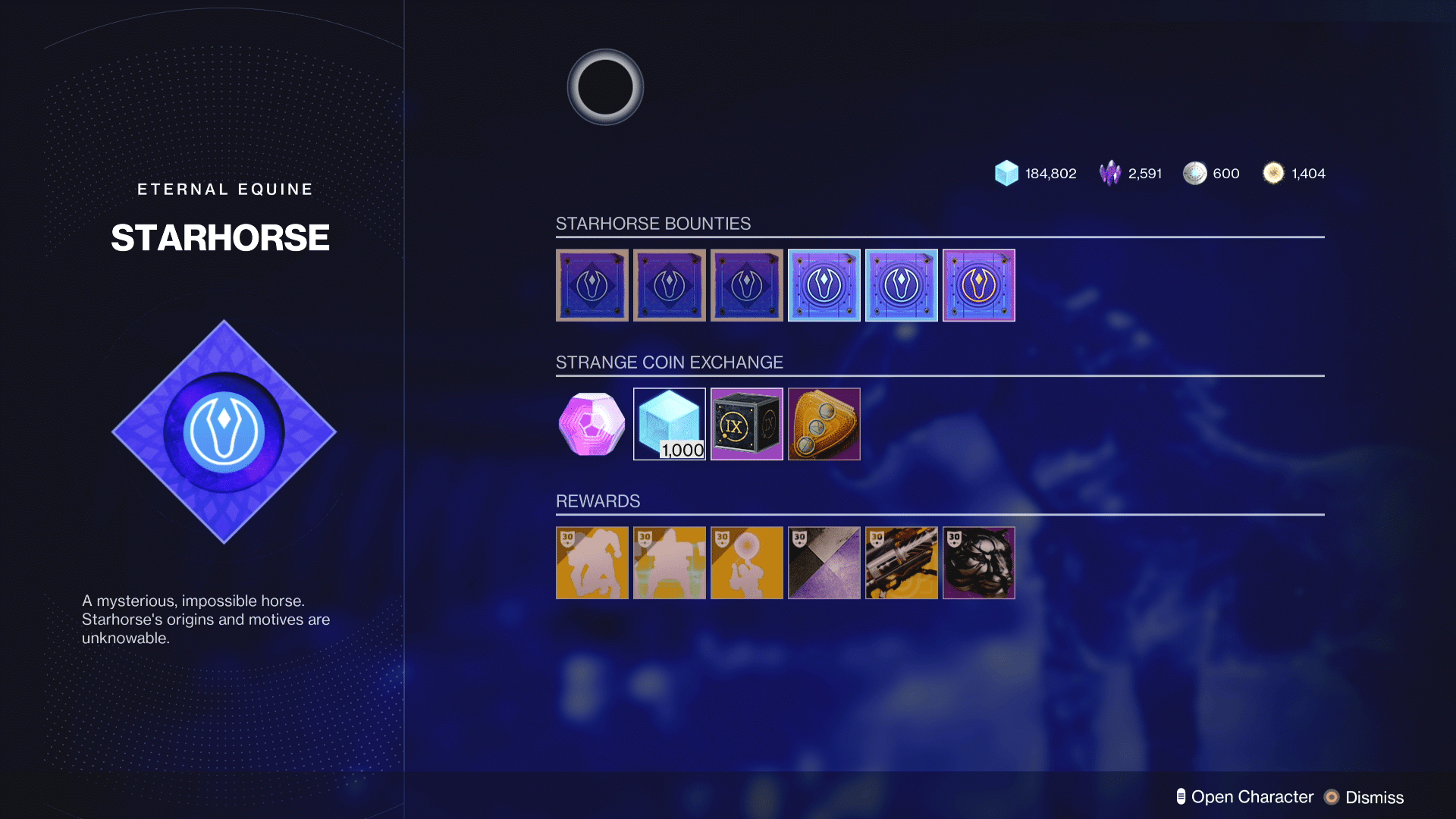Select the 1,000 Glimmer cube exchange item
The height and width of the screenshot is (819, 1456).
pos(669,424)
